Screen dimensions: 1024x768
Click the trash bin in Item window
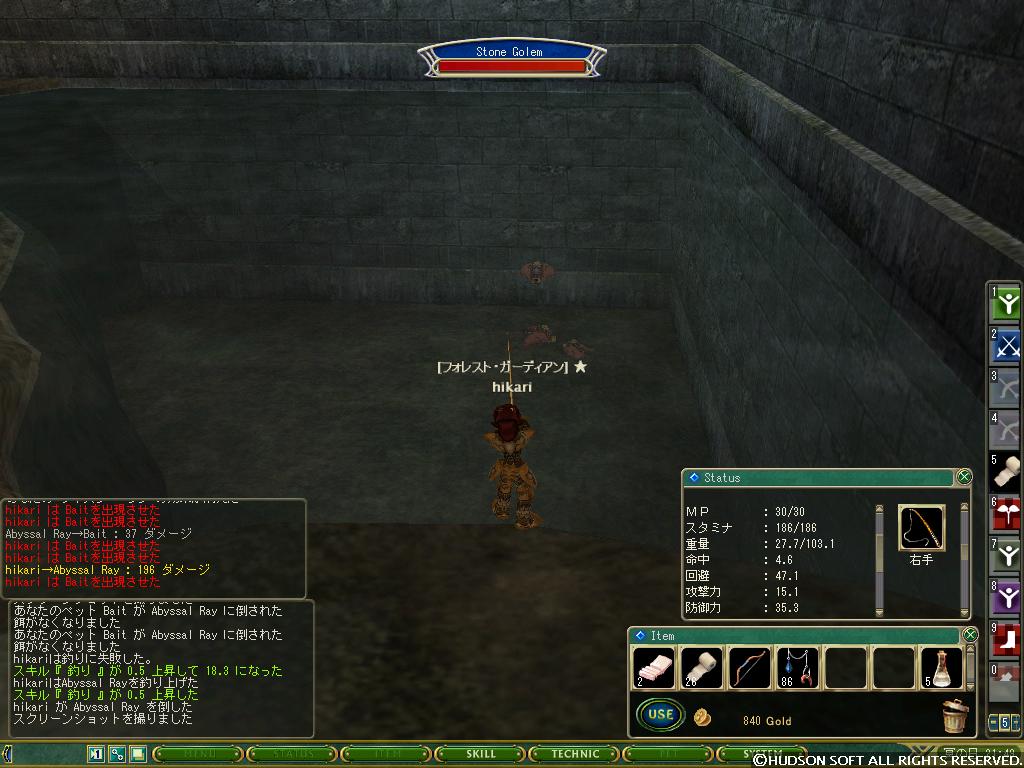pyautogui.click(x=955, y=716)
